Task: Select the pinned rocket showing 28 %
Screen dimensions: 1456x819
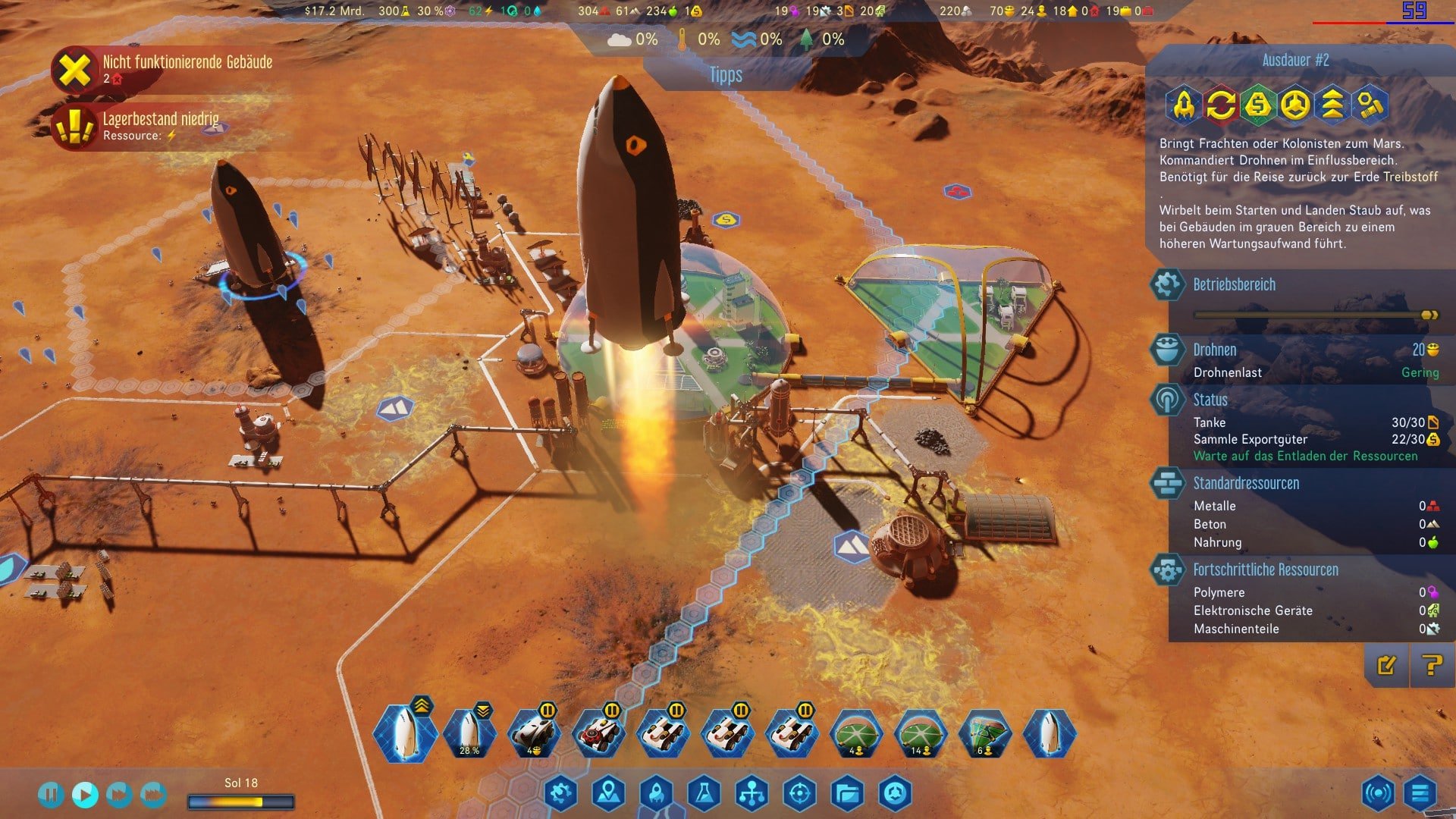Action: click(469, 734)
